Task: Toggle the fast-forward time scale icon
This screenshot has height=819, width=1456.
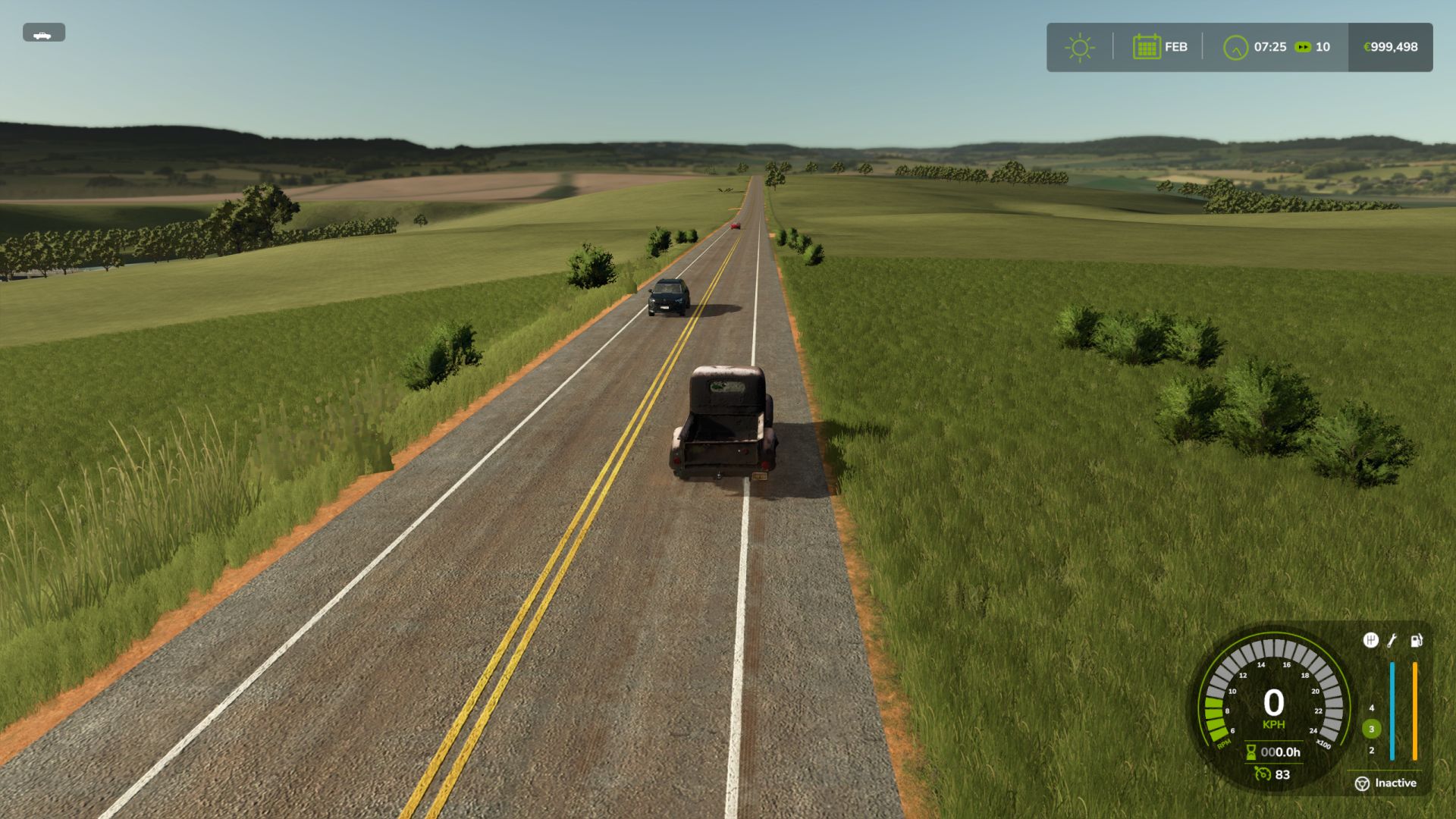Action: coord(1302,47)
